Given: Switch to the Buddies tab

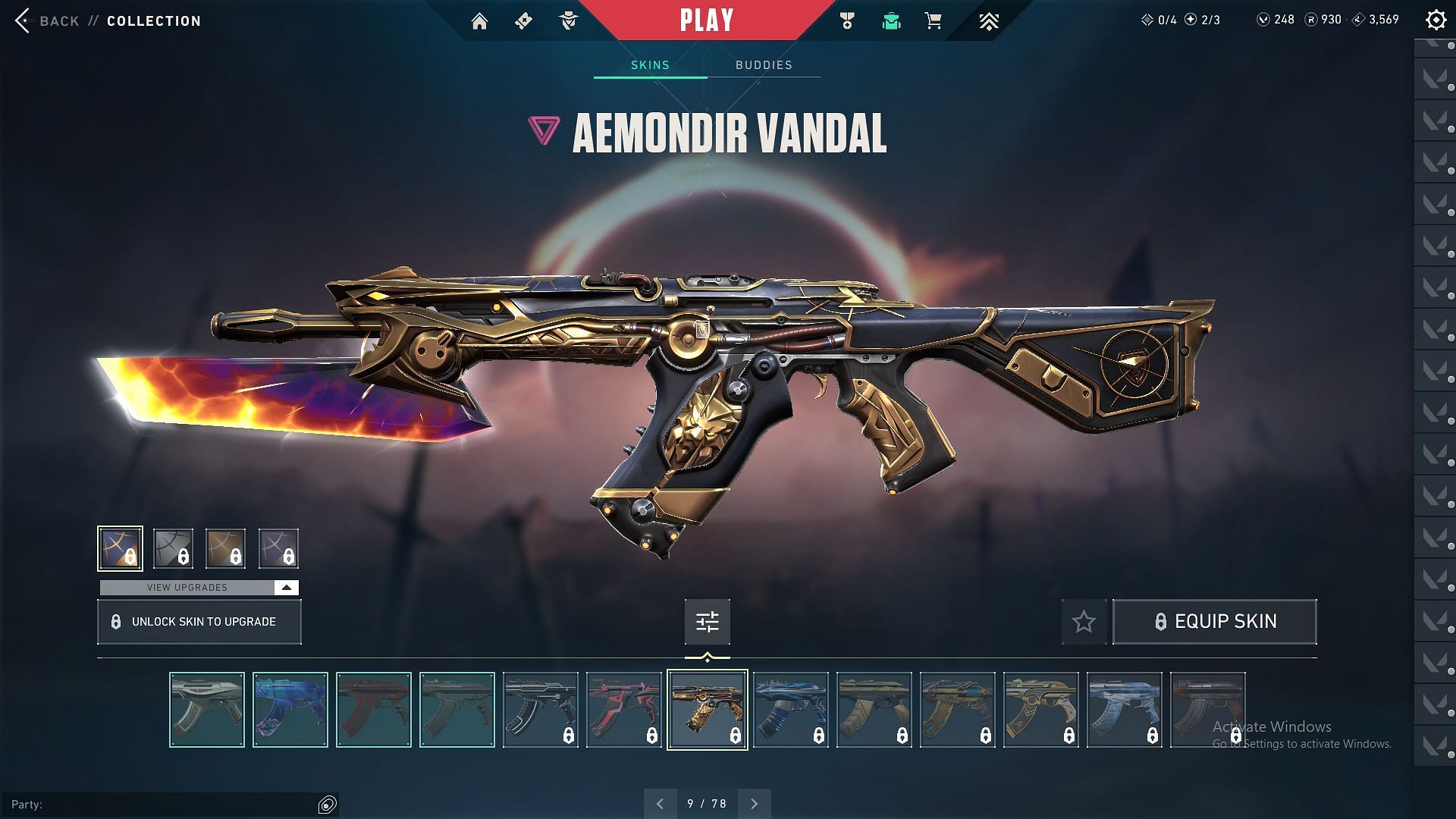Looking at the screenshot, I should point(764,65).
